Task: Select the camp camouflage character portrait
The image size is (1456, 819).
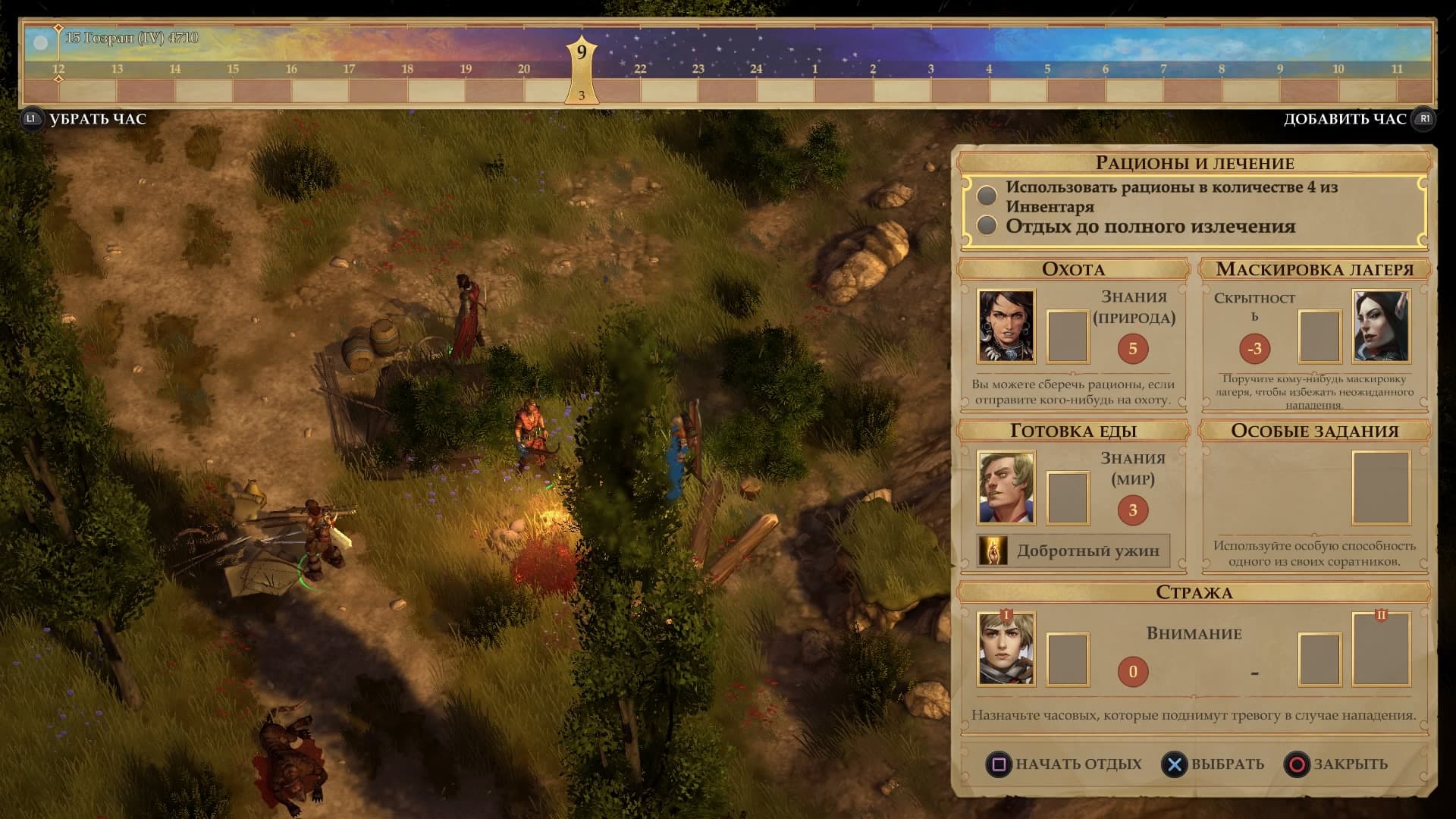Action: (1381, 326)
